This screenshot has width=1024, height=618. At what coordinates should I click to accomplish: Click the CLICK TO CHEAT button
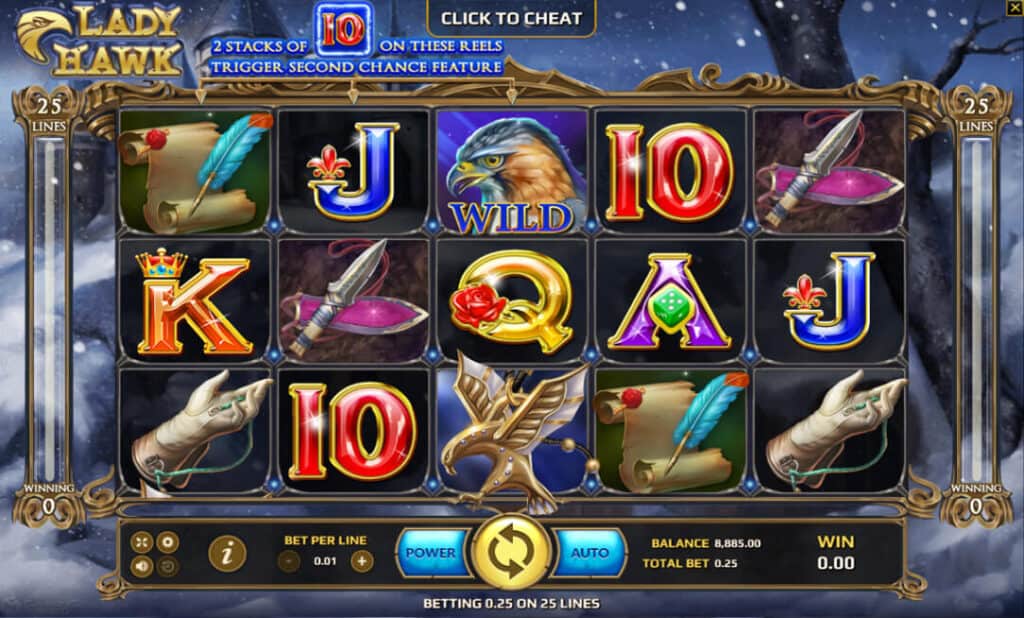[511, 18]
